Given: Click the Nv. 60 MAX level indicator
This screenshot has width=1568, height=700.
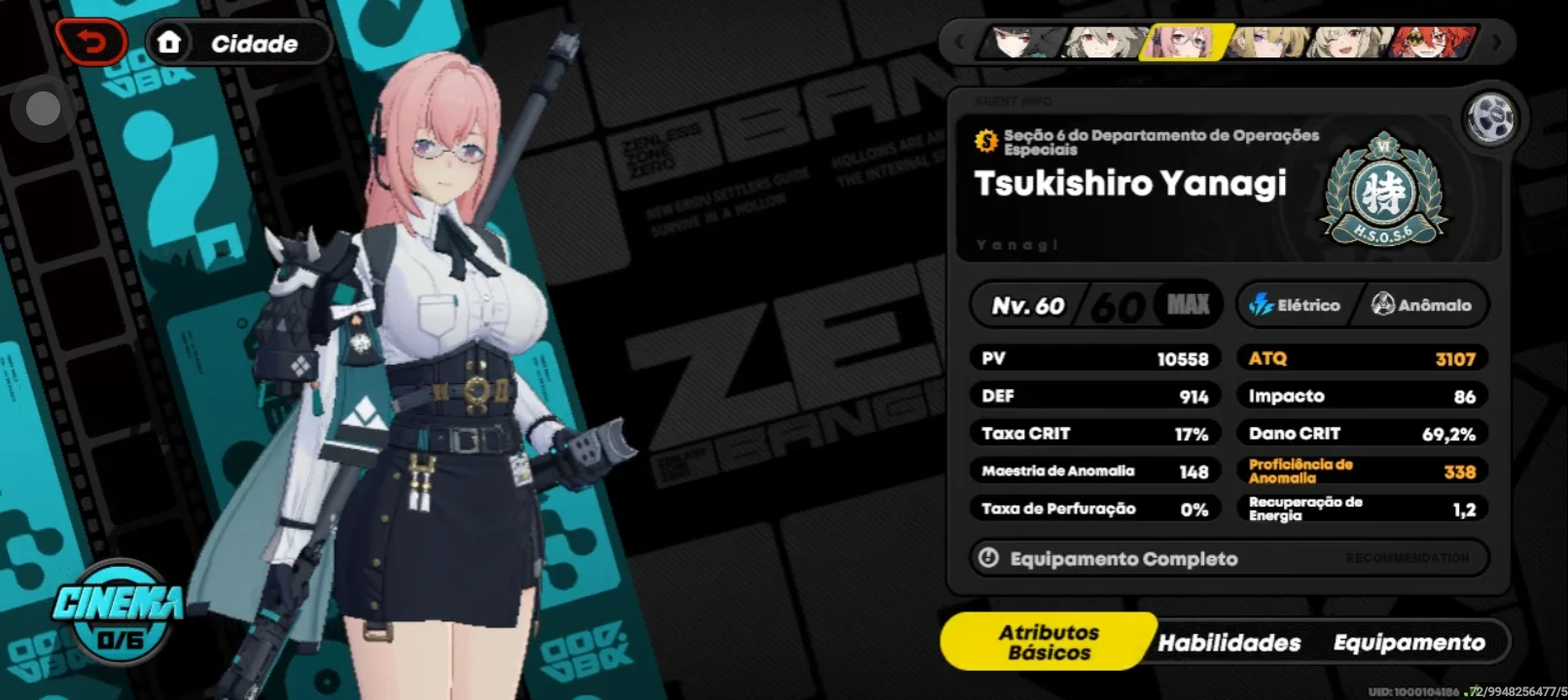Looking at the screenshot, I should click(x=1094, y=304).
